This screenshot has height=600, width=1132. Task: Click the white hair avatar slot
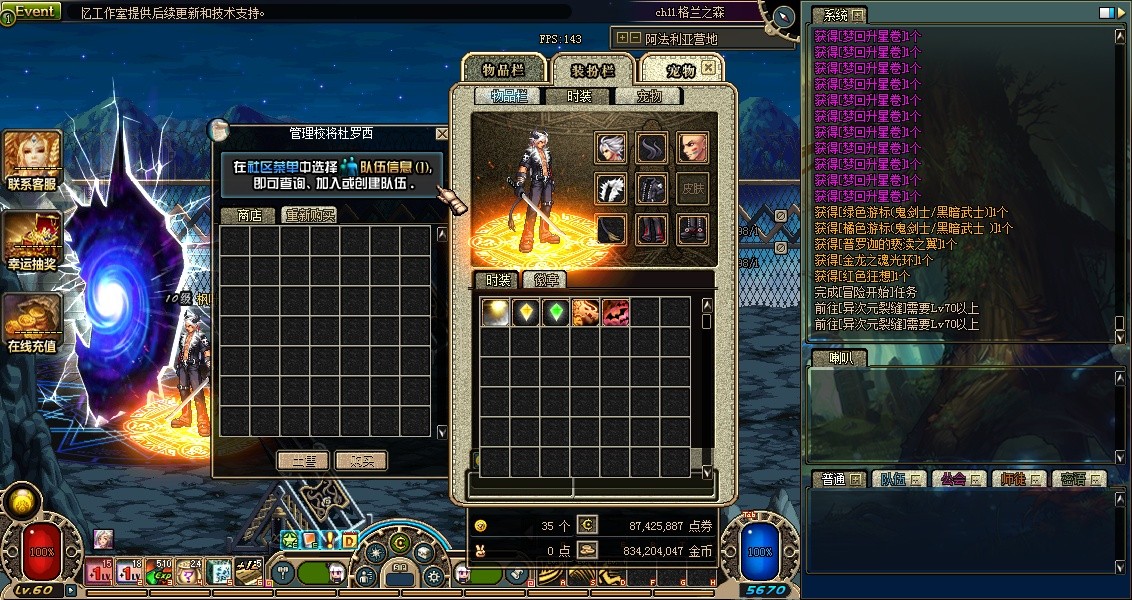point(611,148)
